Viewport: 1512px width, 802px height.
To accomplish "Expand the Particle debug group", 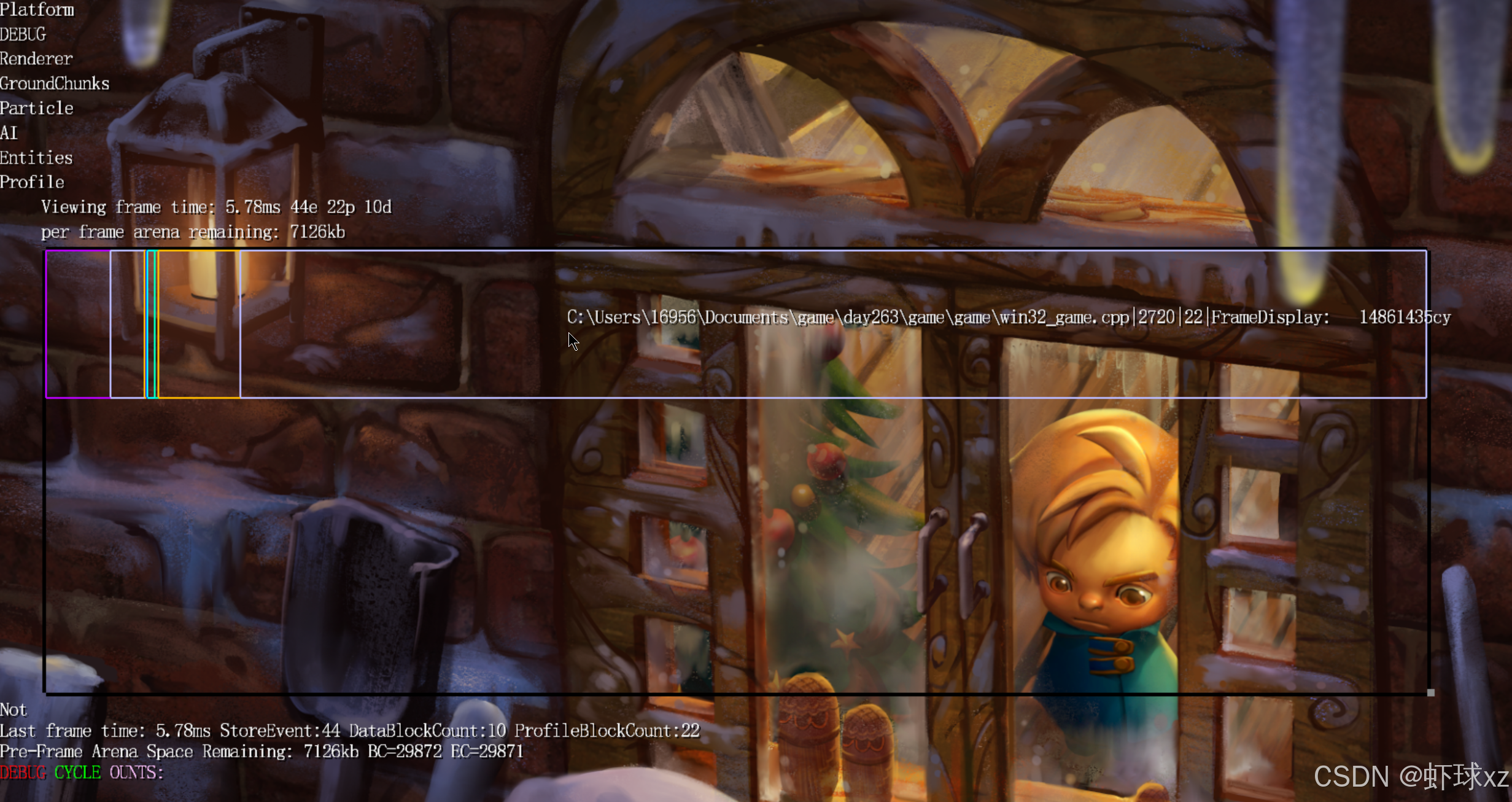I will pyautogui.click(x=37, y=108).
